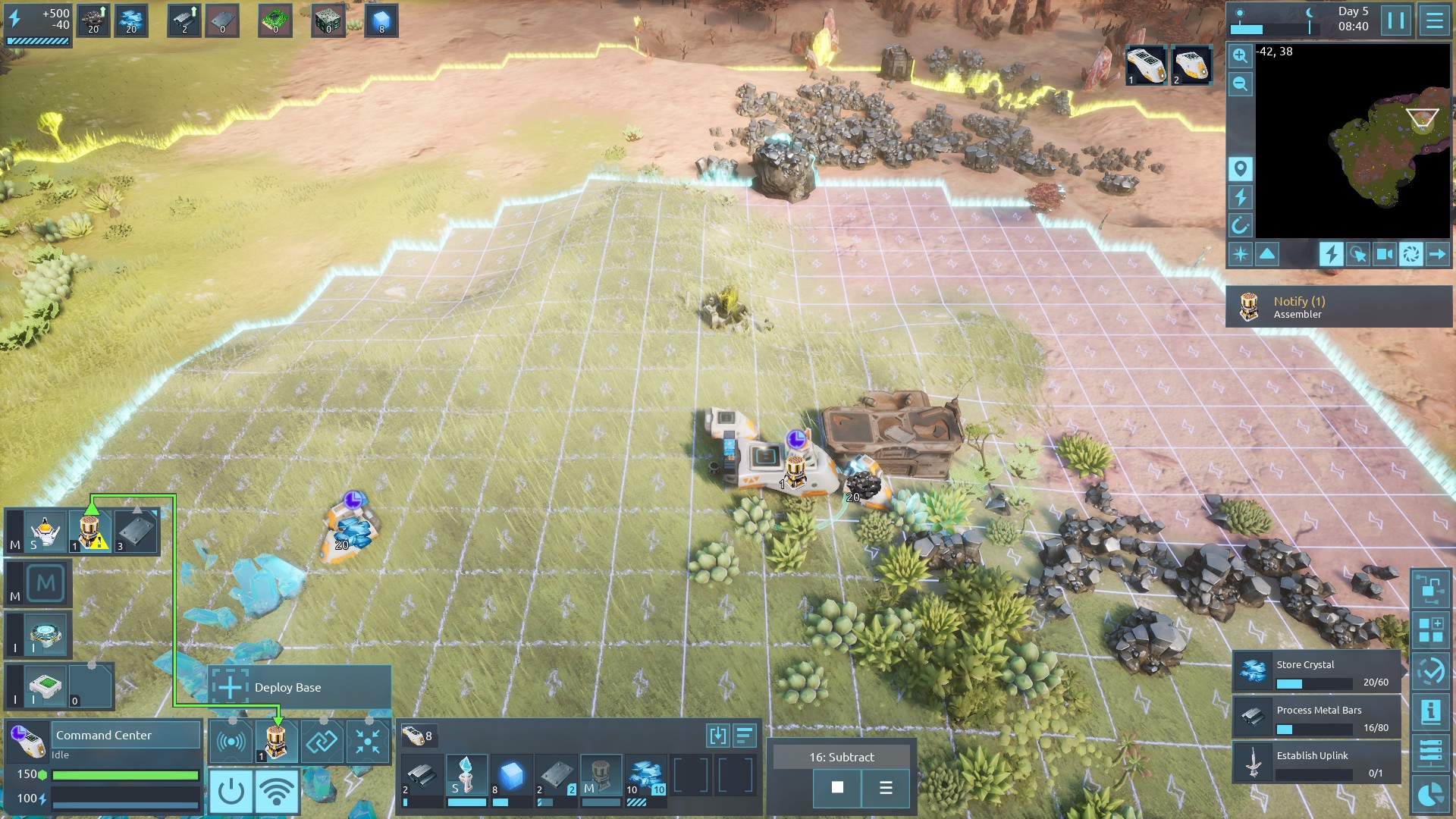Open the Assembler notification
The width and height of the screenshot is (1456, 819).
tap(1338, 306)
